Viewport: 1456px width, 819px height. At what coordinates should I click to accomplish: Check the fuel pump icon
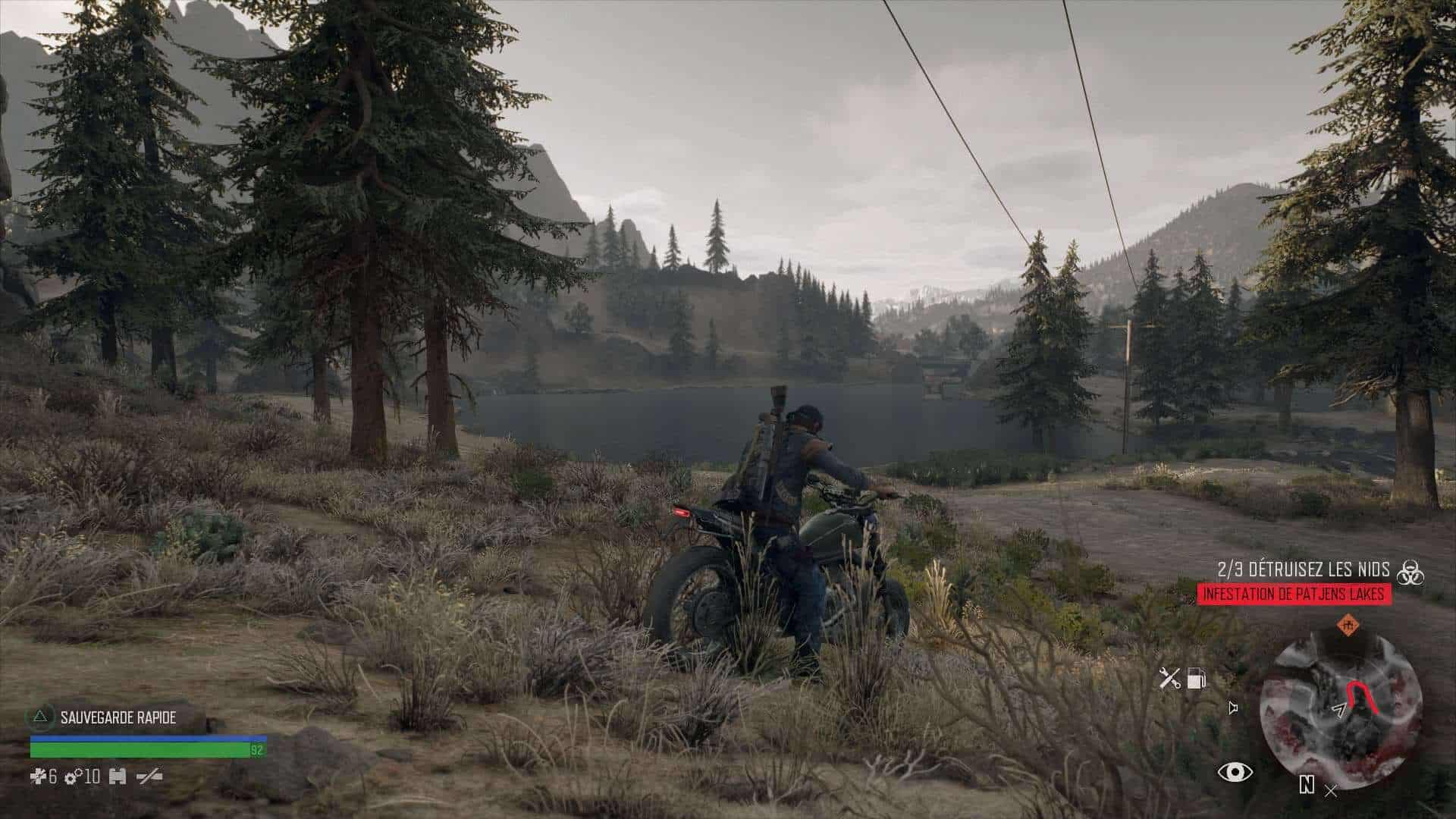coord(1196,678)
